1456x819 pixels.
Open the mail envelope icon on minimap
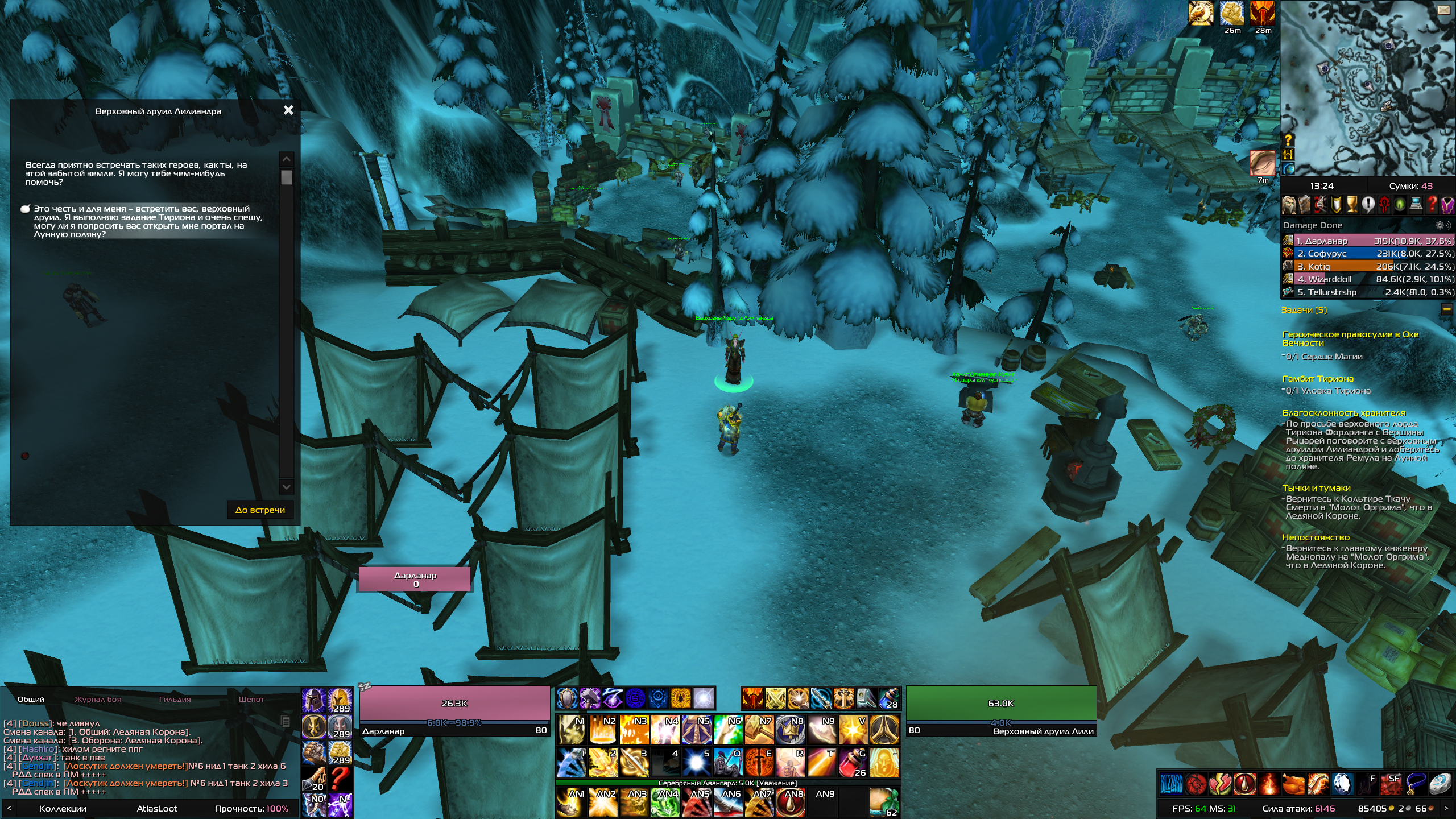coord(1443,10)
